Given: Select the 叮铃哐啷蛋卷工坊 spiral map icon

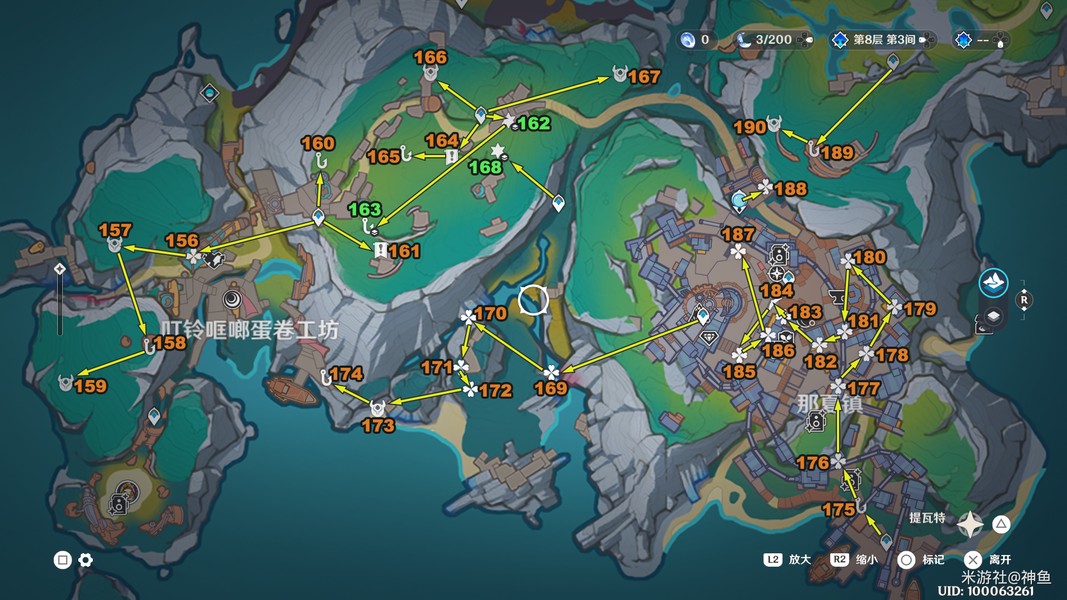Looking at the screenshot, I should click(231, 298).
